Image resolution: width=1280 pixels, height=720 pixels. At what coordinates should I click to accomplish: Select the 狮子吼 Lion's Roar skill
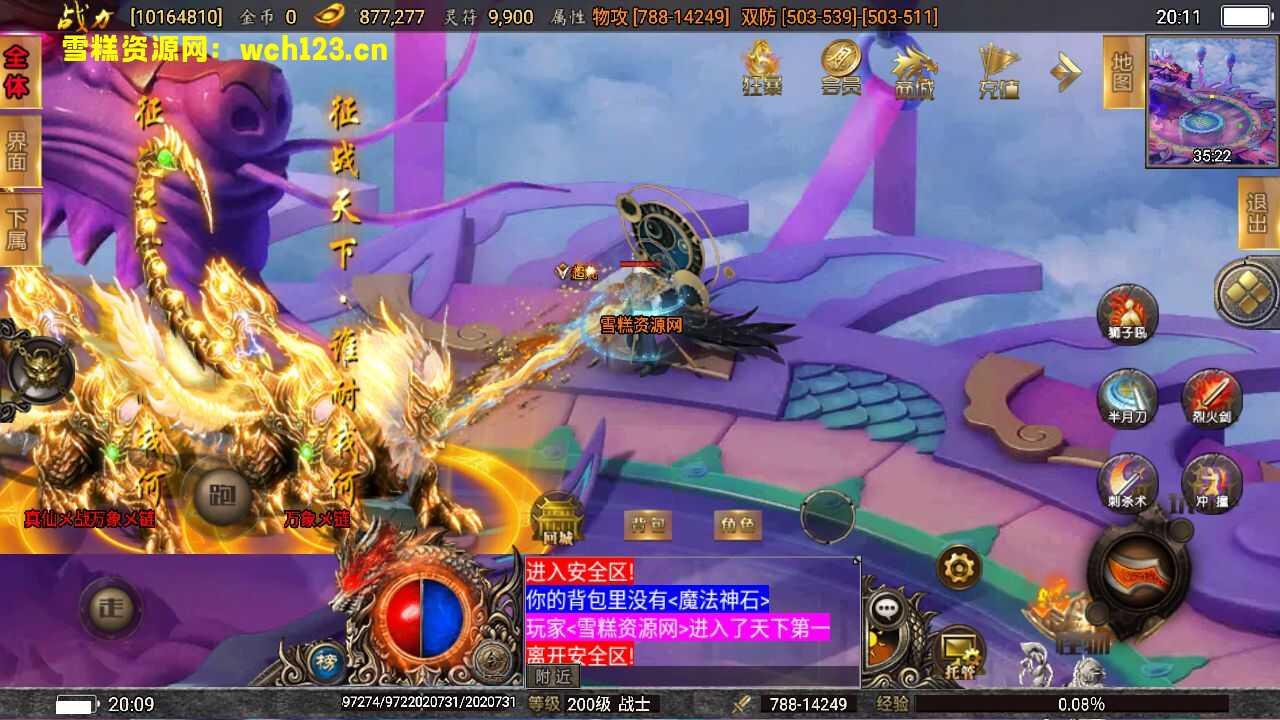(x=1128, y=315)
